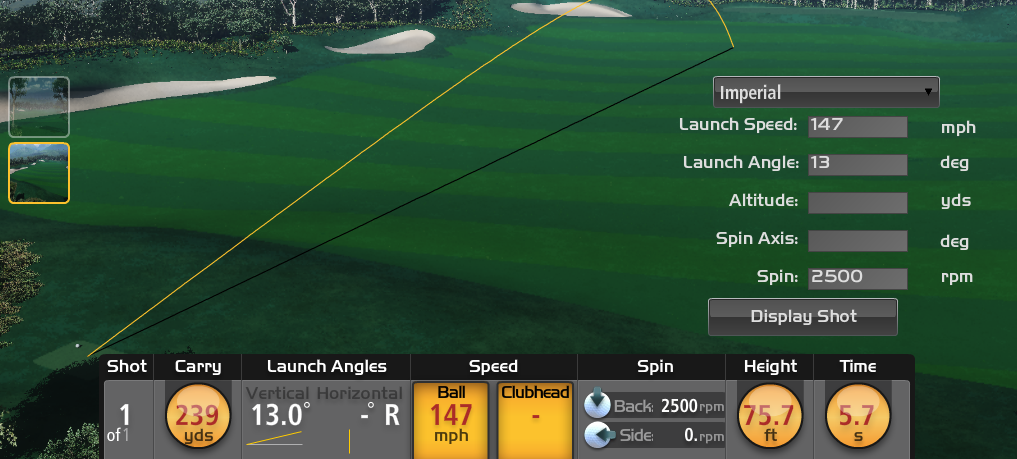Click the Display Shot button
This screenshot has height=459, width=1017.
click(803, 316)
